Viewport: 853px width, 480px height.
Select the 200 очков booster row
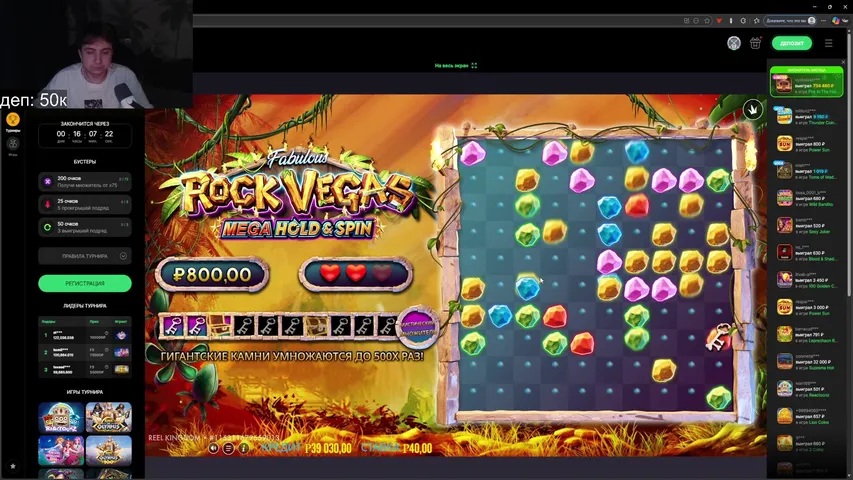(x=85, y=181)
